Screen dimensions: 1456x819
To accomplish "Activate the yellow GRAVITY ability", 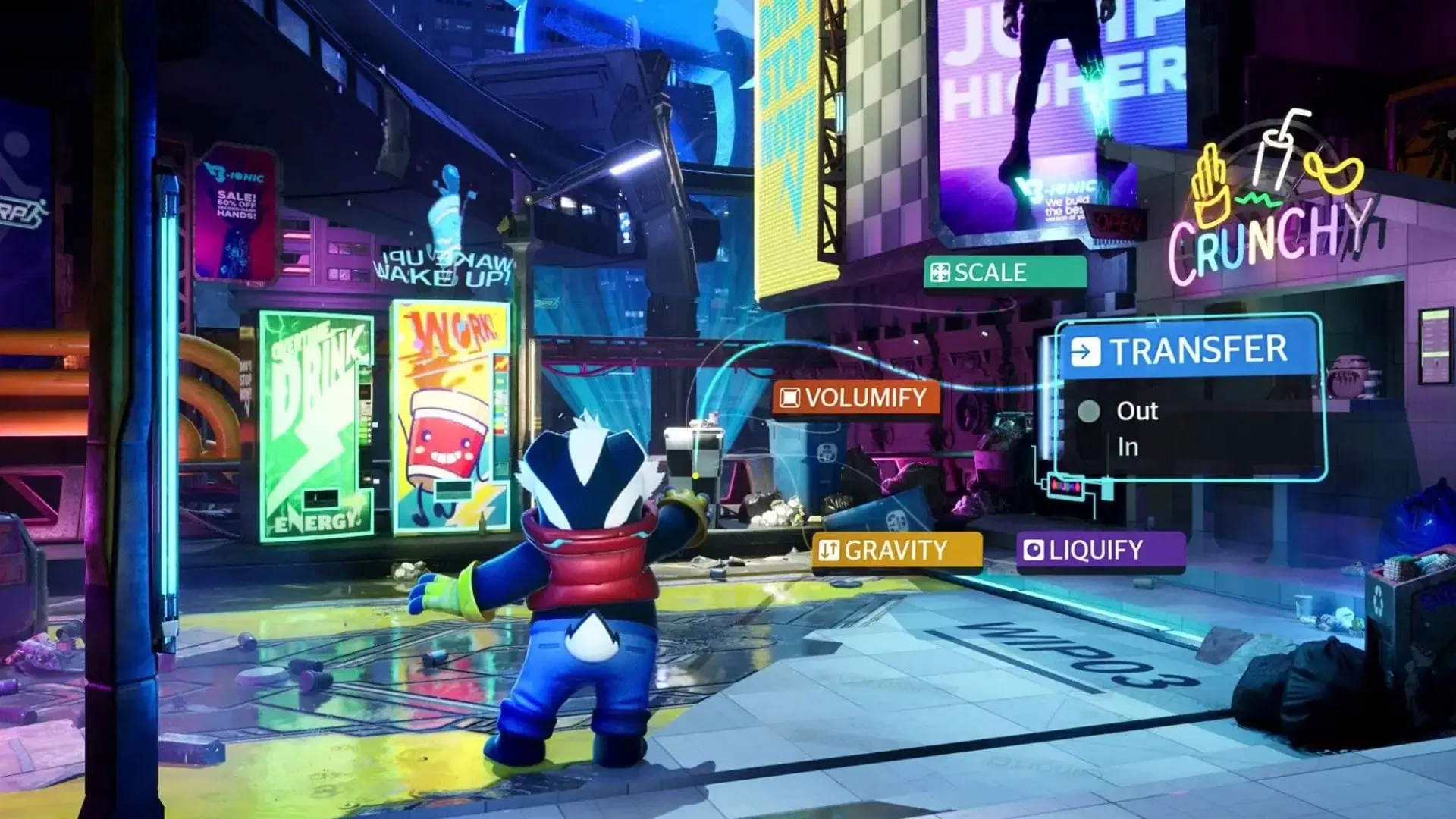I will [x=896, y=550].
